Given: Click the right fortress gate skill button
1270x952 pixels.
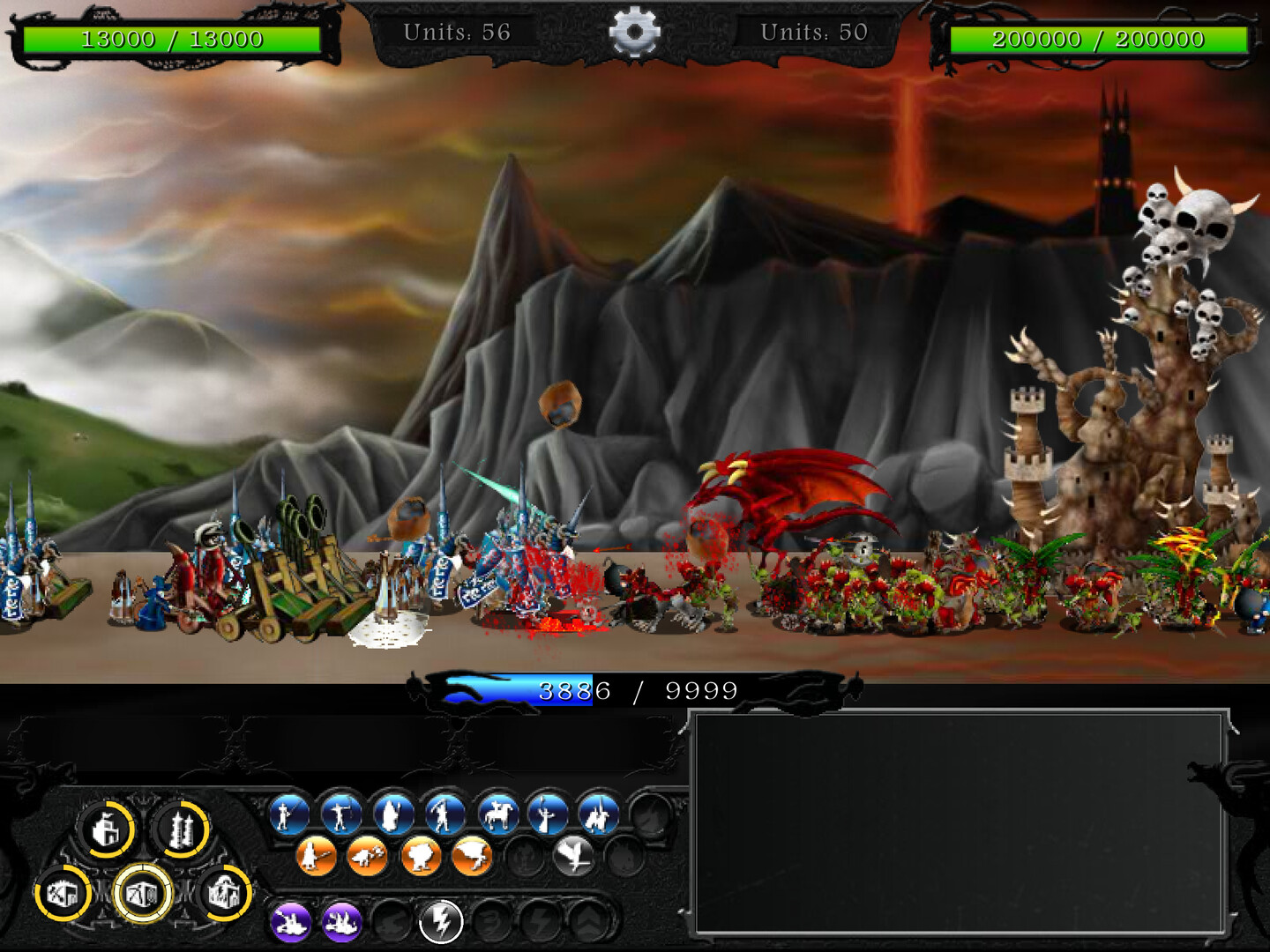Looking at the screenshot, I should 228,893.
